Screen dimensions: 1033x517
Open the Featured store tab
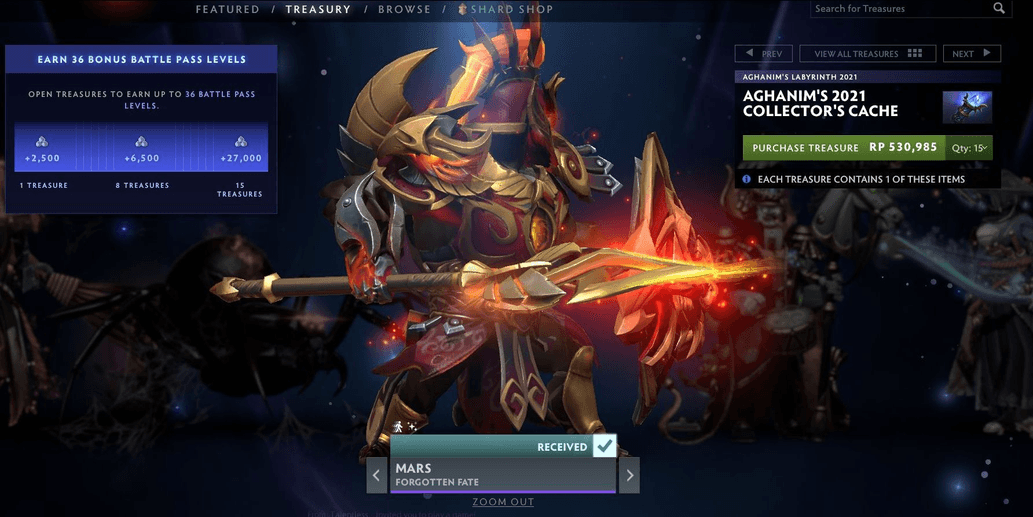coord(227,10)
